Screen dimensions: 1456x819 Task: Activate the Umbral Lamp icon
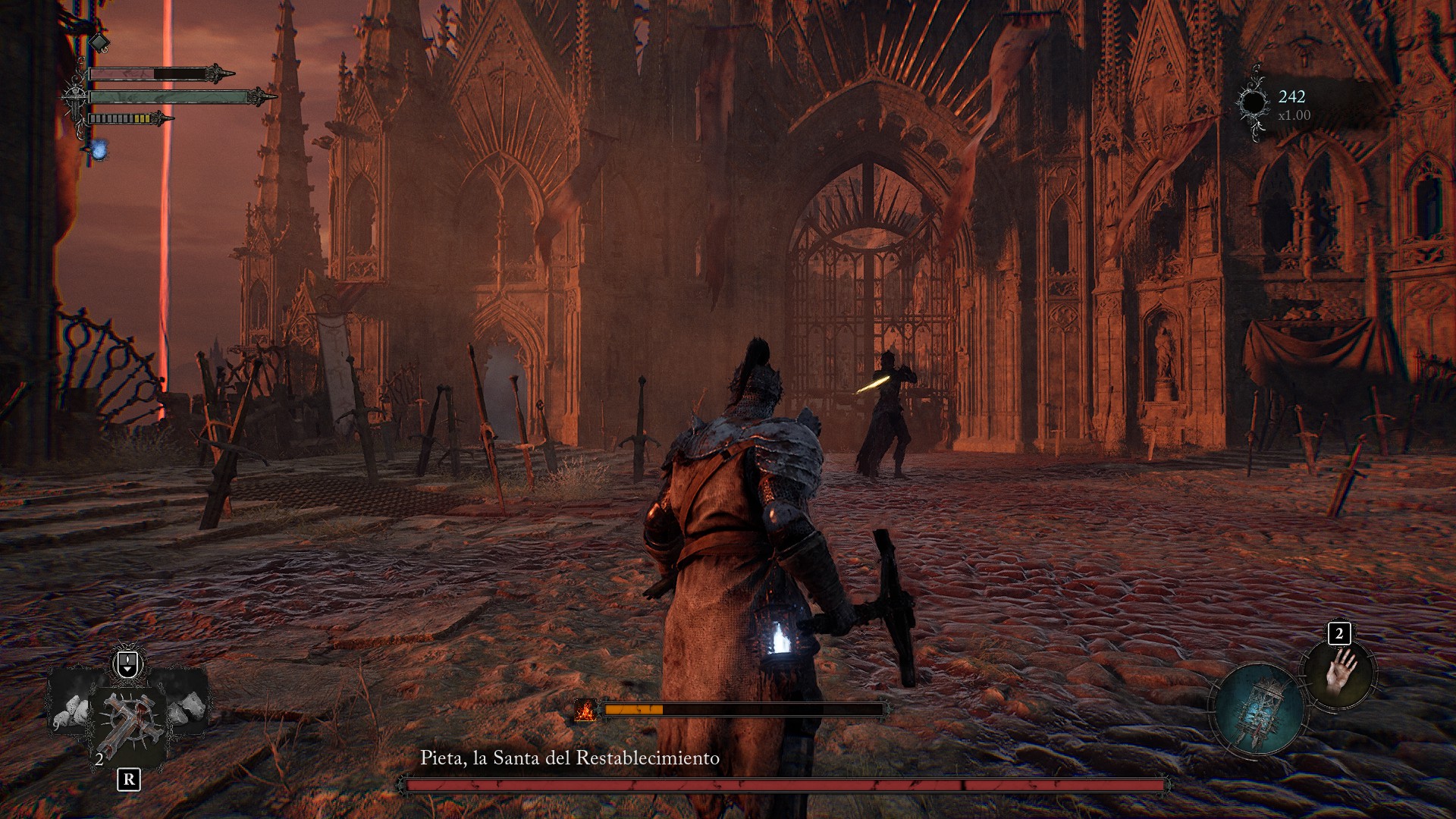pyautogui.click(x=1258, y=708)
